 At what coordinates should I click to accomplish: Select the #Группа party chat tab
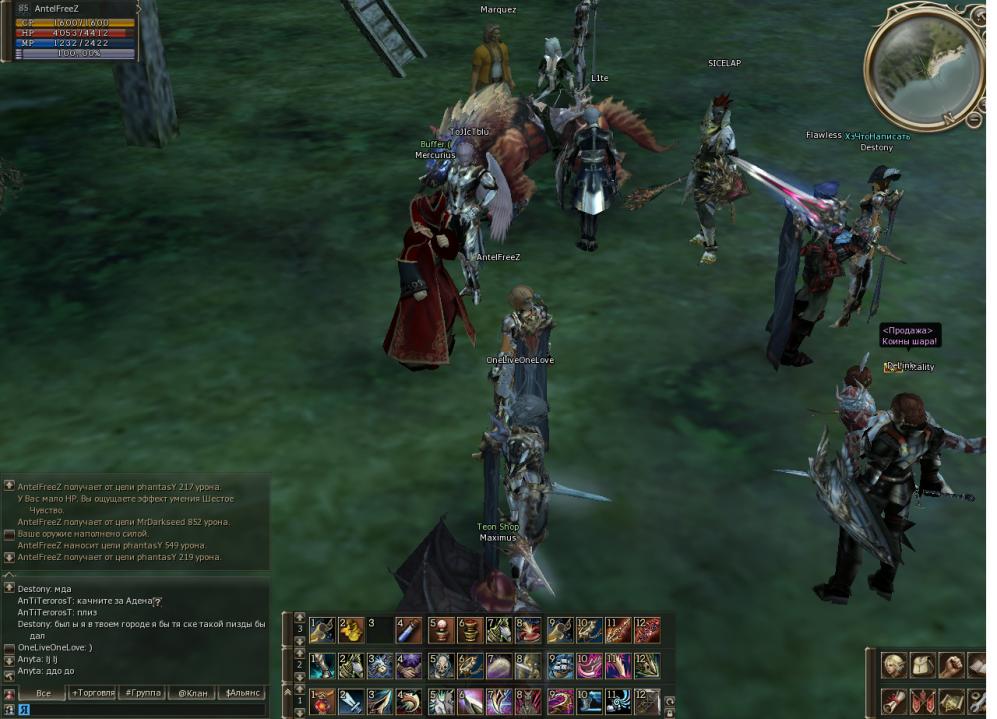[x=142, y=692]
